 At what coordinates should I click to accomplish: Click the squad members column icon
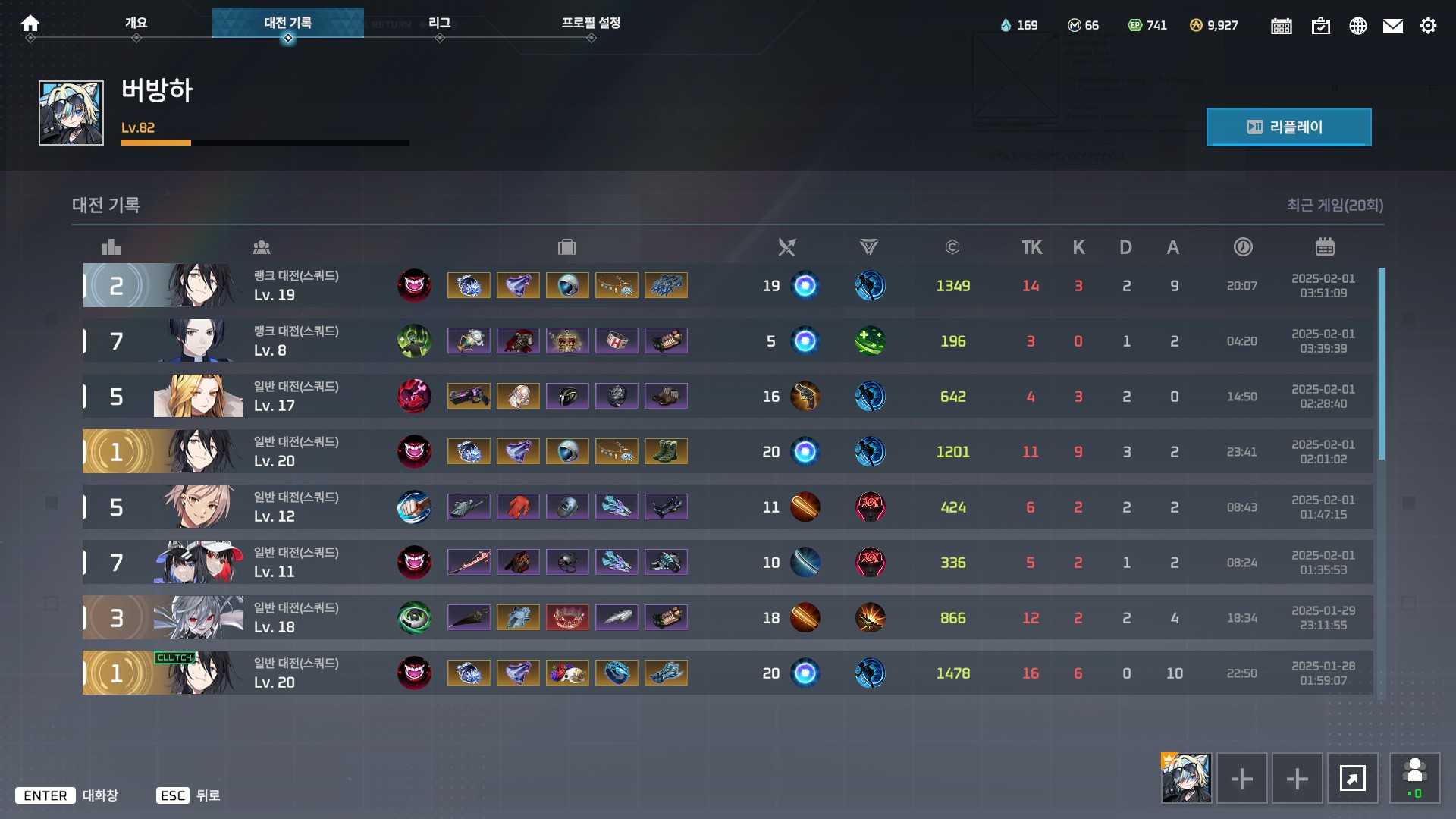pos(262,246)
